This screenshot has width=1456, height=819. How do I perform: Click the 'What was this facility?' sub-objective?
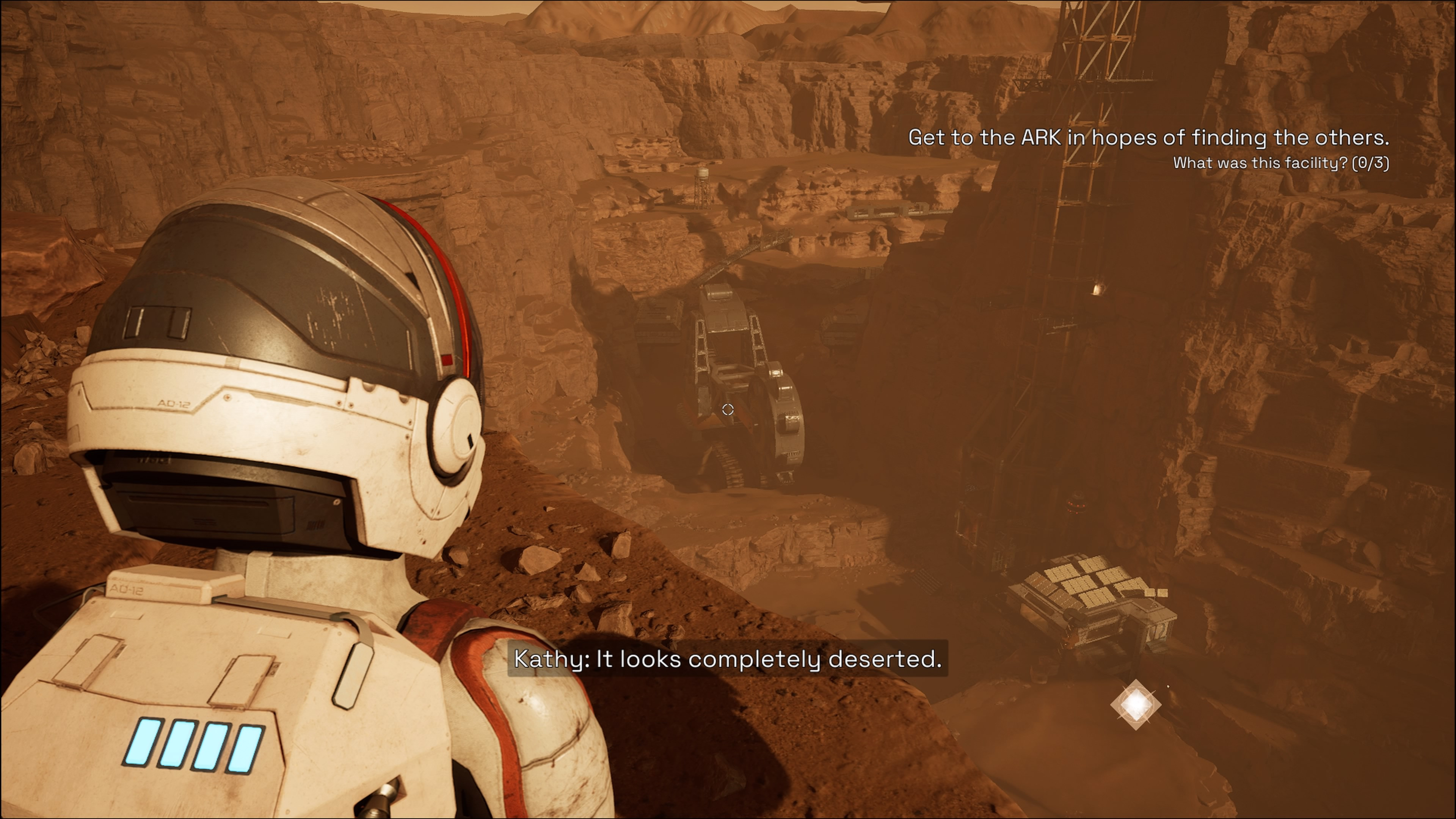click(1281, 163)
